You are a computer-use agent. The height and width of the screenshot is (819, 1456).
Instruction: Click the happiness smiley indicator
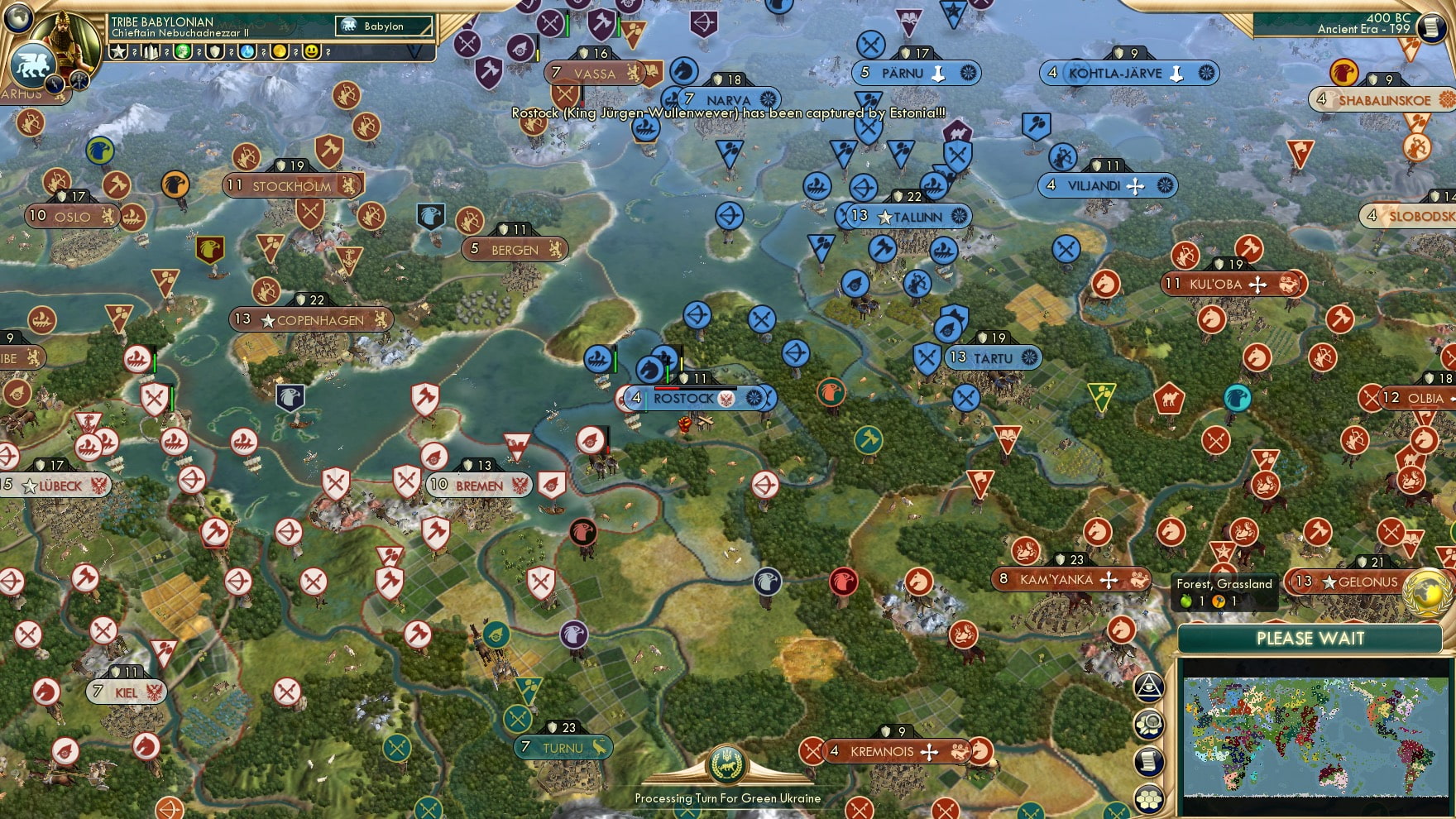click(313, 52)
